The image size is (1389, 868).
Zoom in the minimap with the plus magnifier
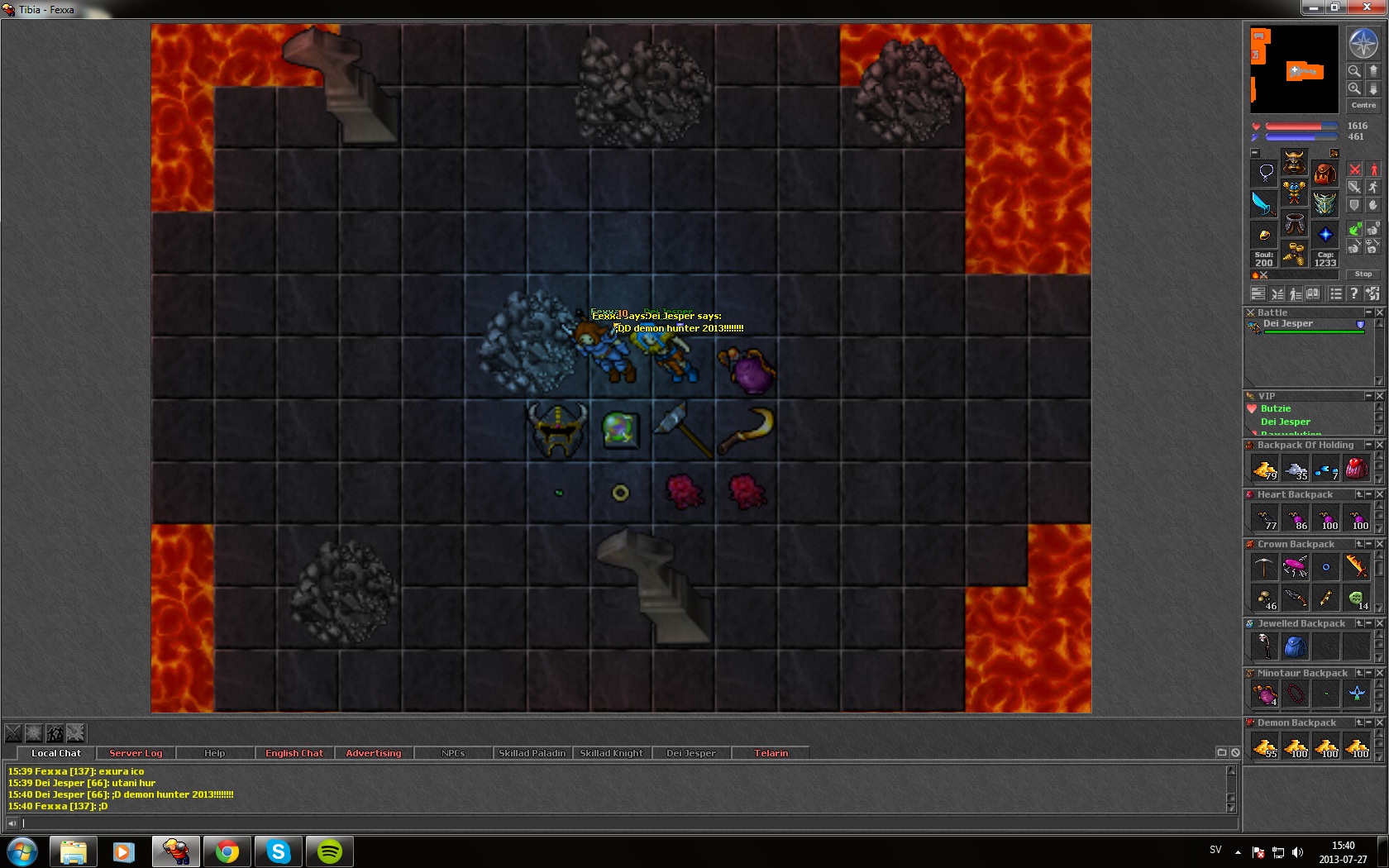tap(1354, 88)
